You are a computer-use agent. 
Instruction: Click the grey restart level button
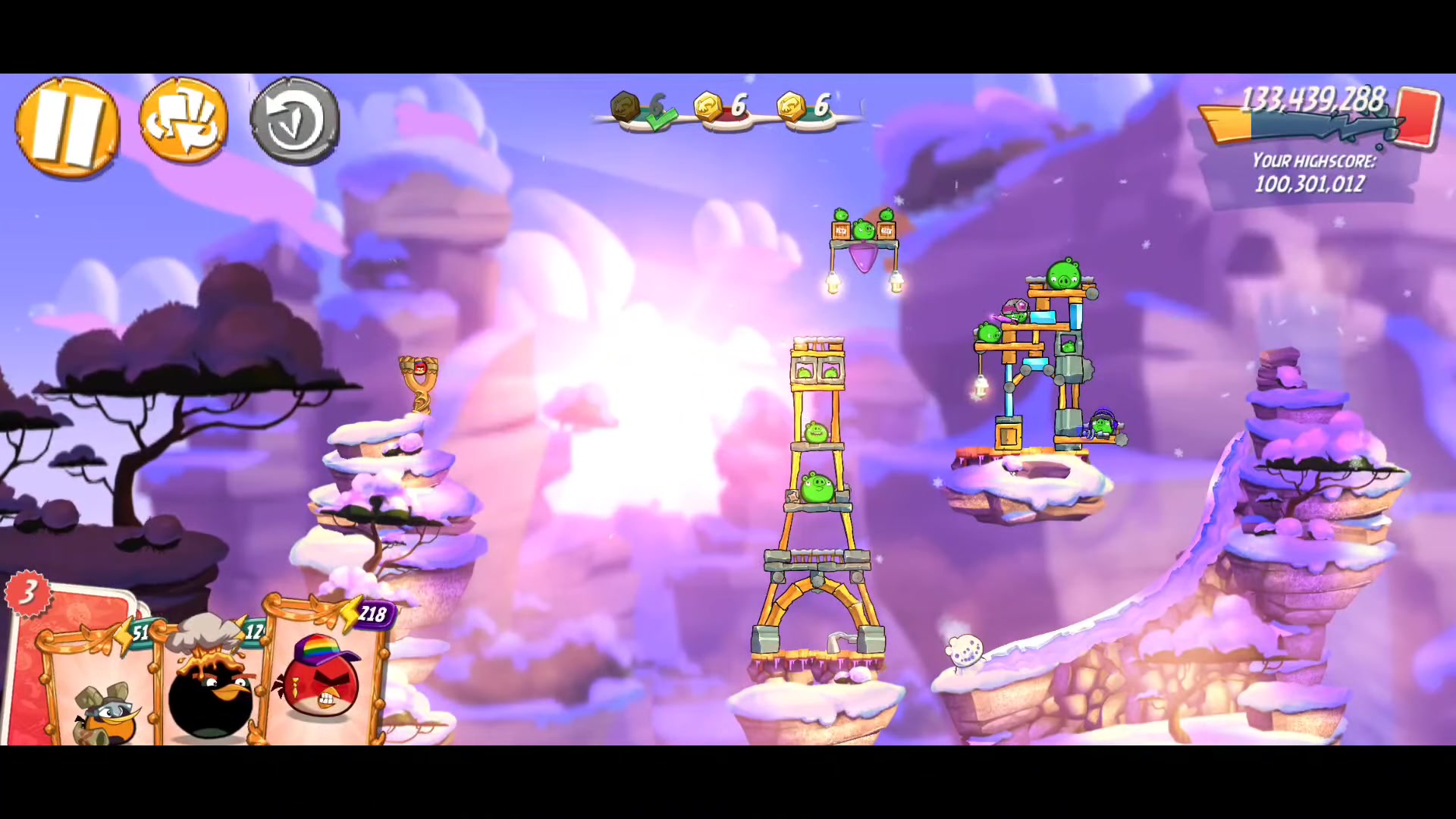[x=294, y=121]
